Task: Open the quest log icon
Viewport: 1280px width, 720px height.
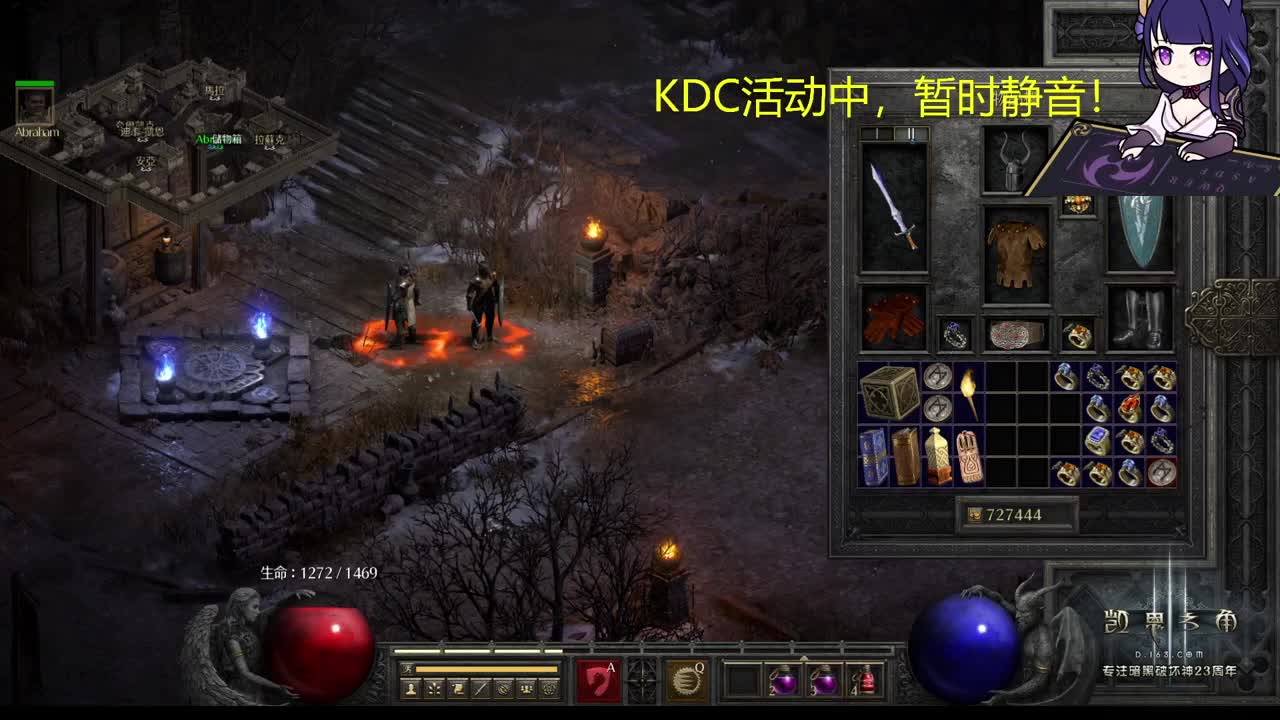Action: point(455,689)
